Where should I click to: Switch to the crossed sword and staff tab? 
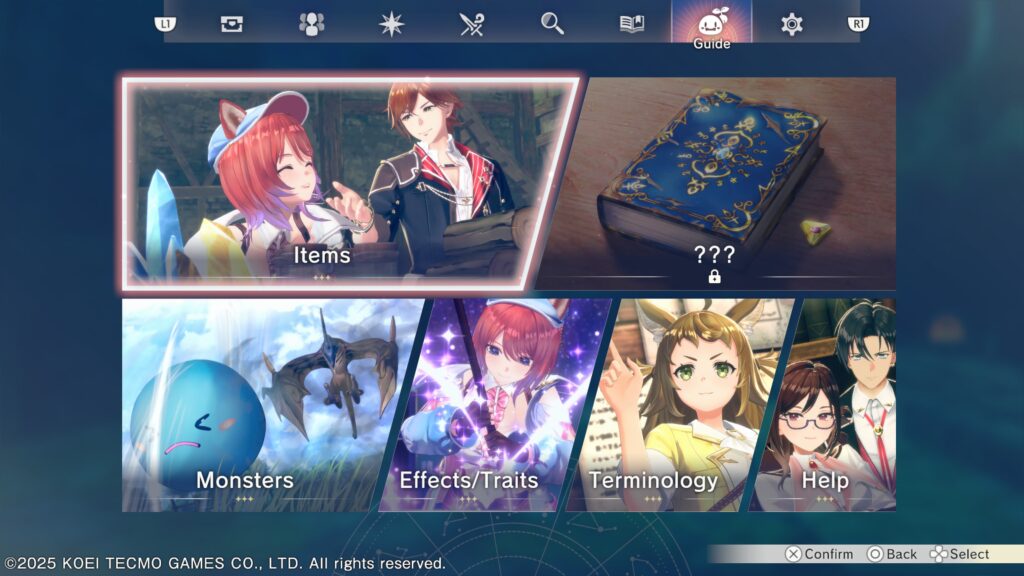472,24
